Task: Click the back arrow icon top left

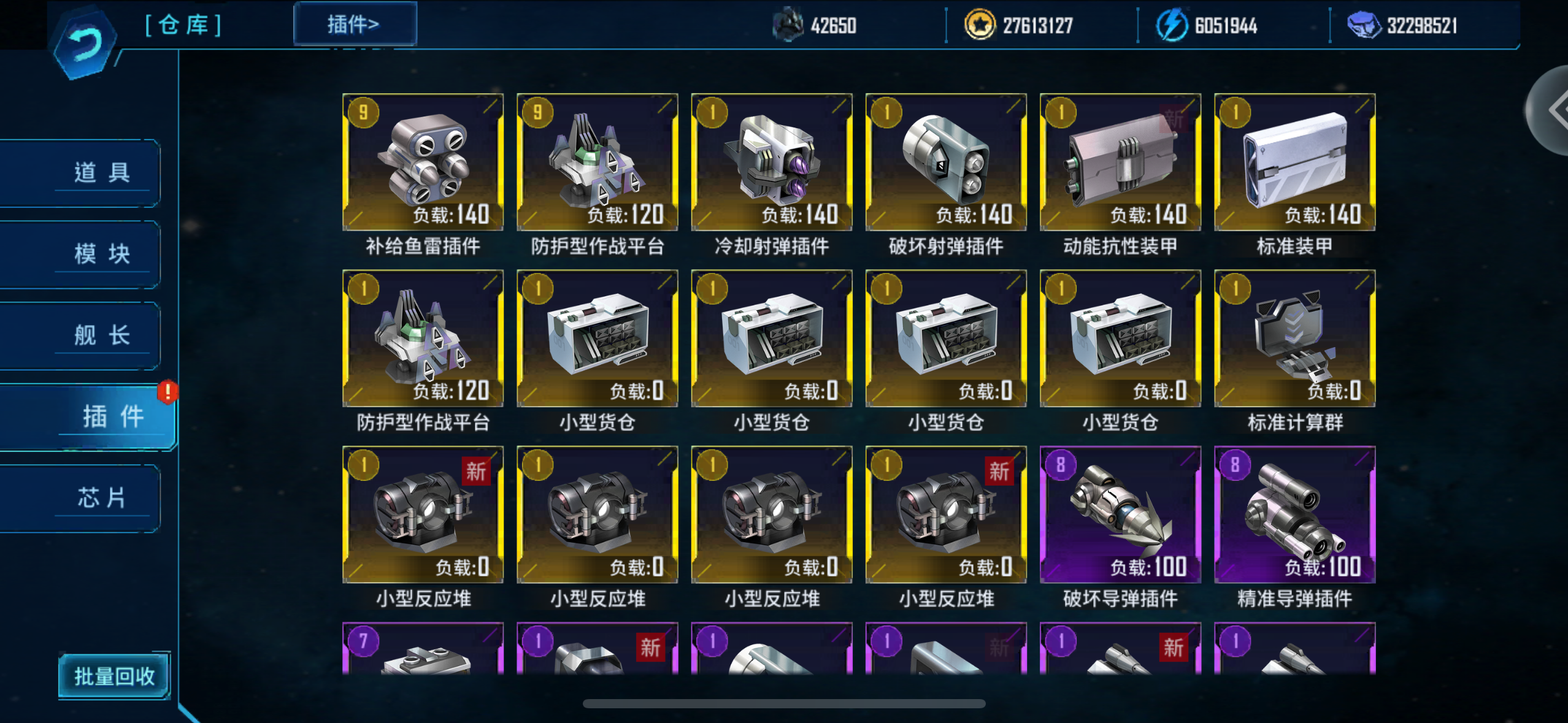Action: tap(85, 39)
